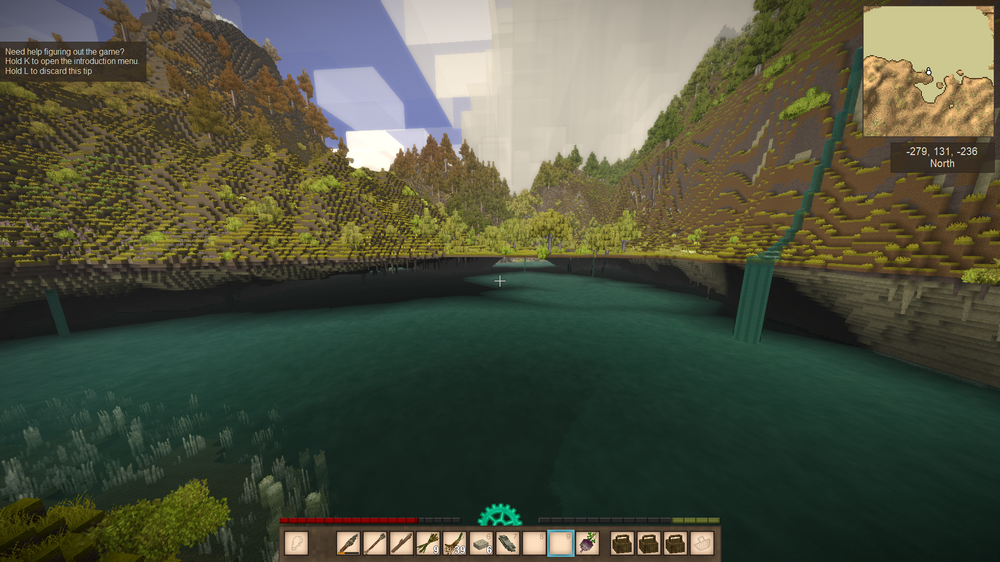Click the empty off-hand slot
This screenshot has width=1000, height=562.
tap(296, 543)
